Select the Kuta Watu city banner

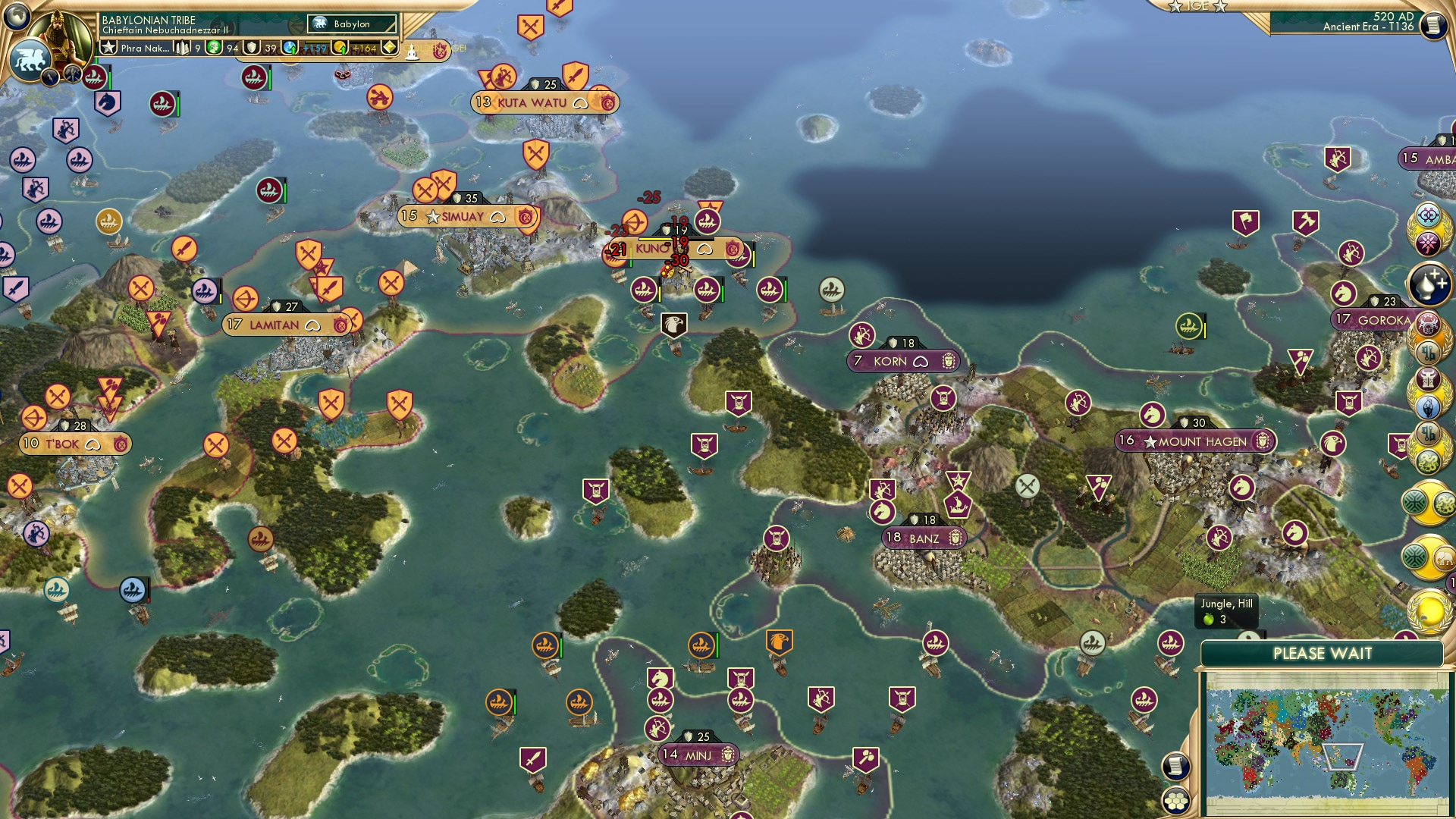click(531, 102)
